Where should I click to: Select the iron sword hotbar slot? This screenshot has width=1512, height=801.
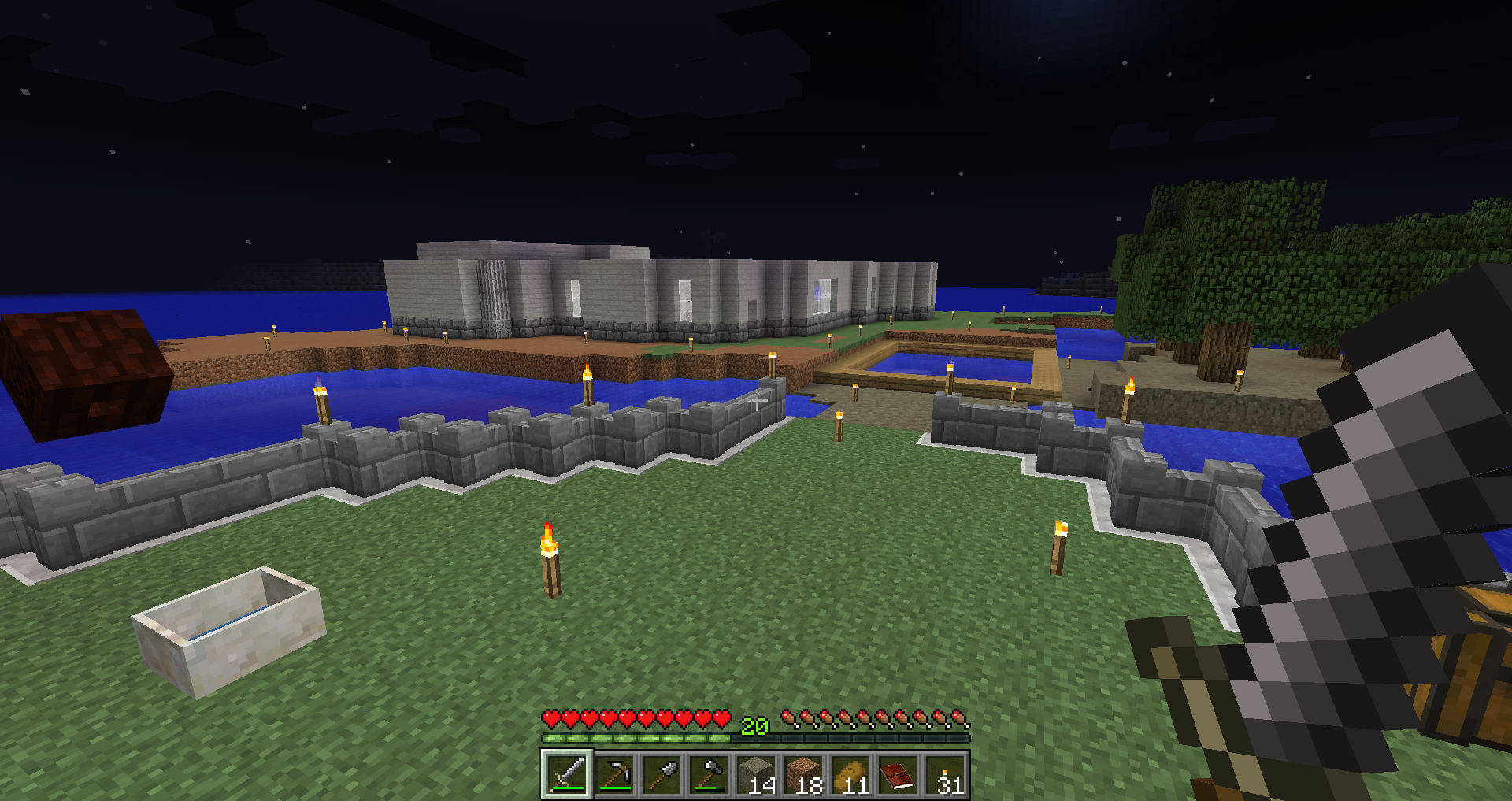point(566,774)
